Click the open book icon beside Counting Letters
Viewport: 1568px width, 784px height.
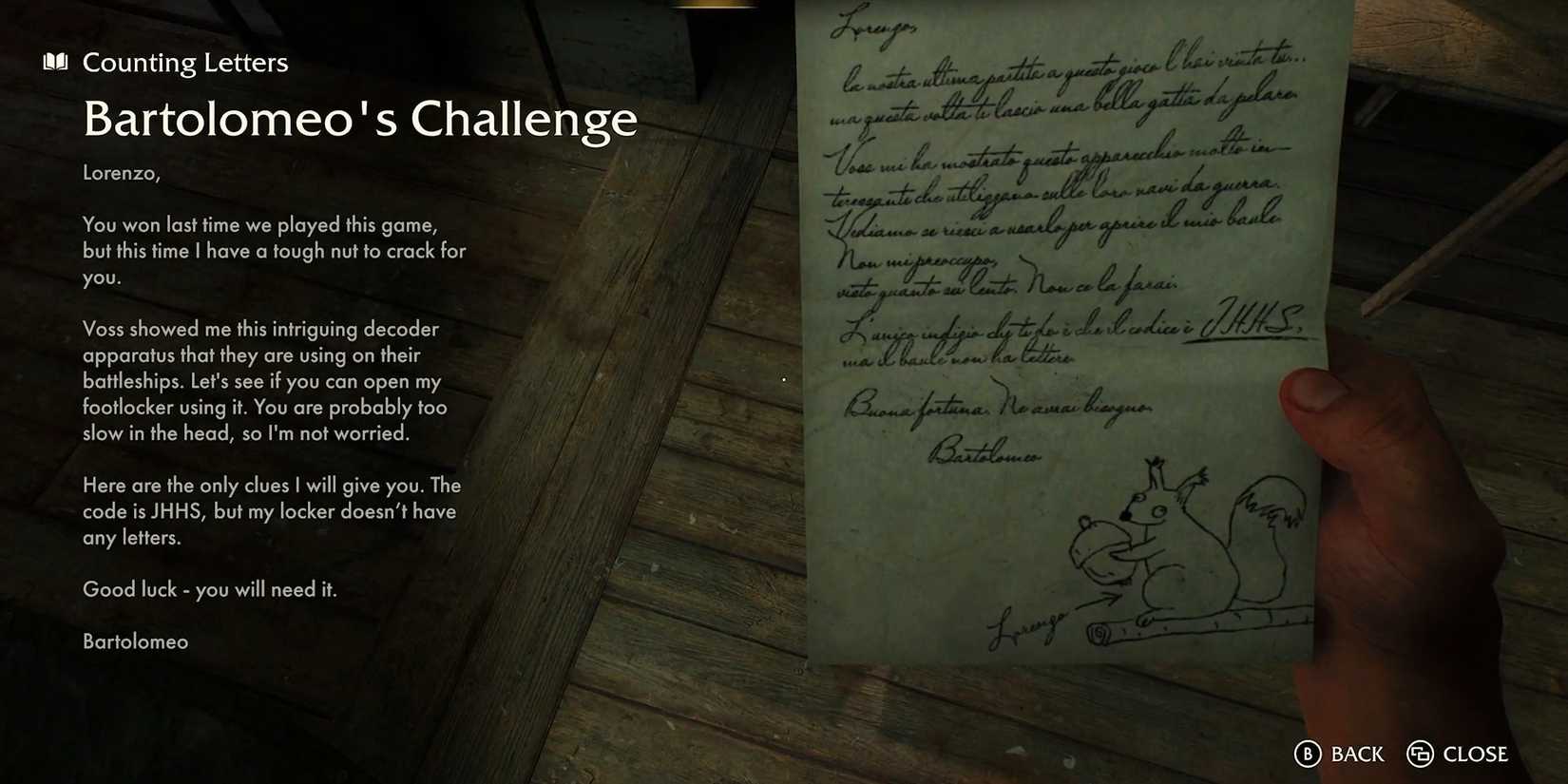click(54, 61)
